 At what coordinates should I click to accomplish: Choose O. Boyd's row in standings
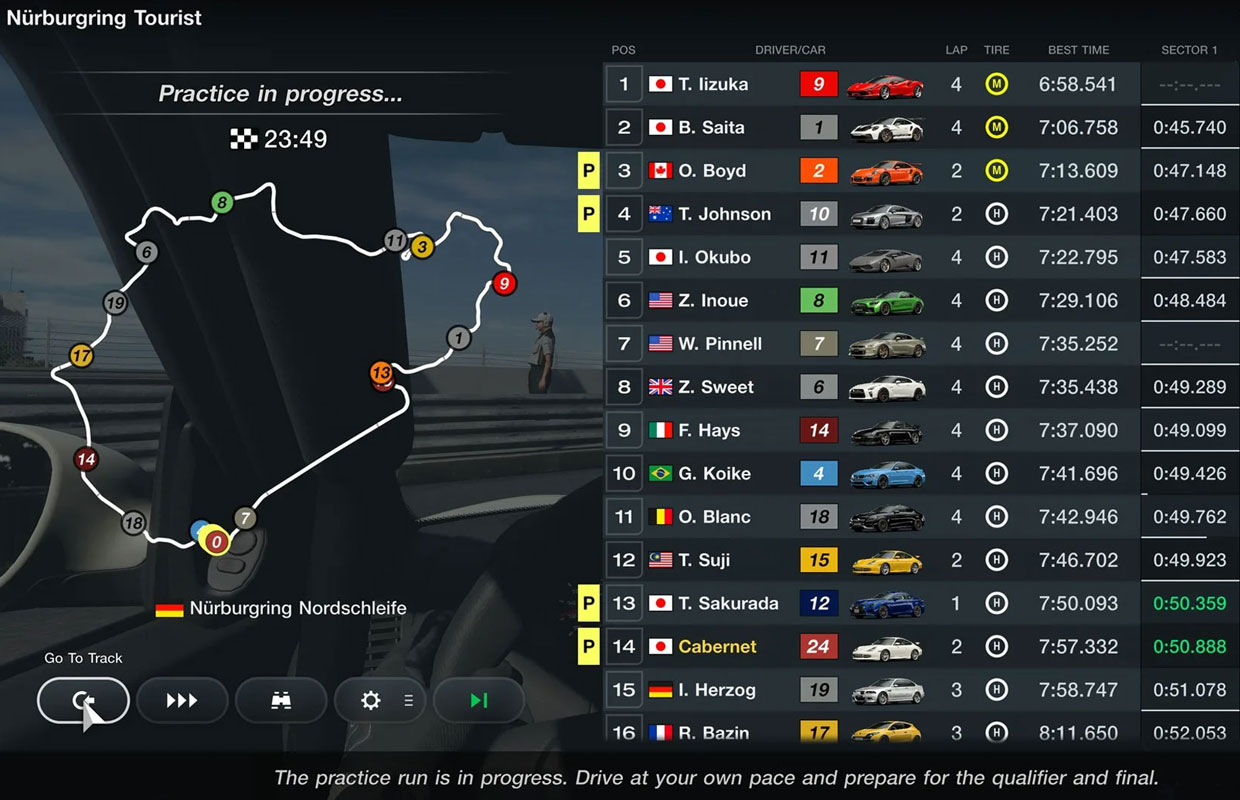click(870, 171)
